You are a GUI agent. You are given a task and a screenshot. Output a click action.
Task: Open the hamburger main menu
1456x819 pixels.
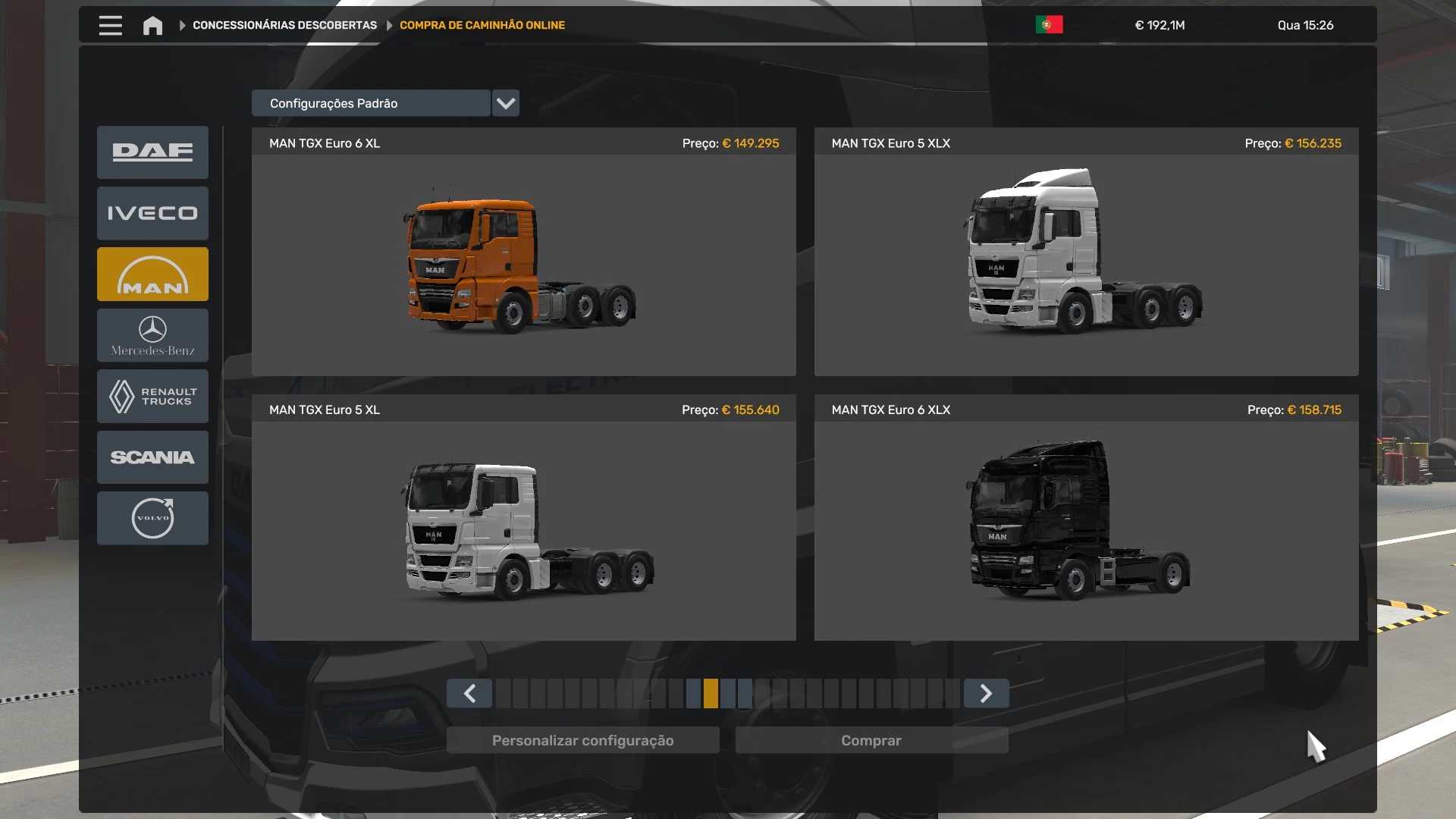point(110,25)
